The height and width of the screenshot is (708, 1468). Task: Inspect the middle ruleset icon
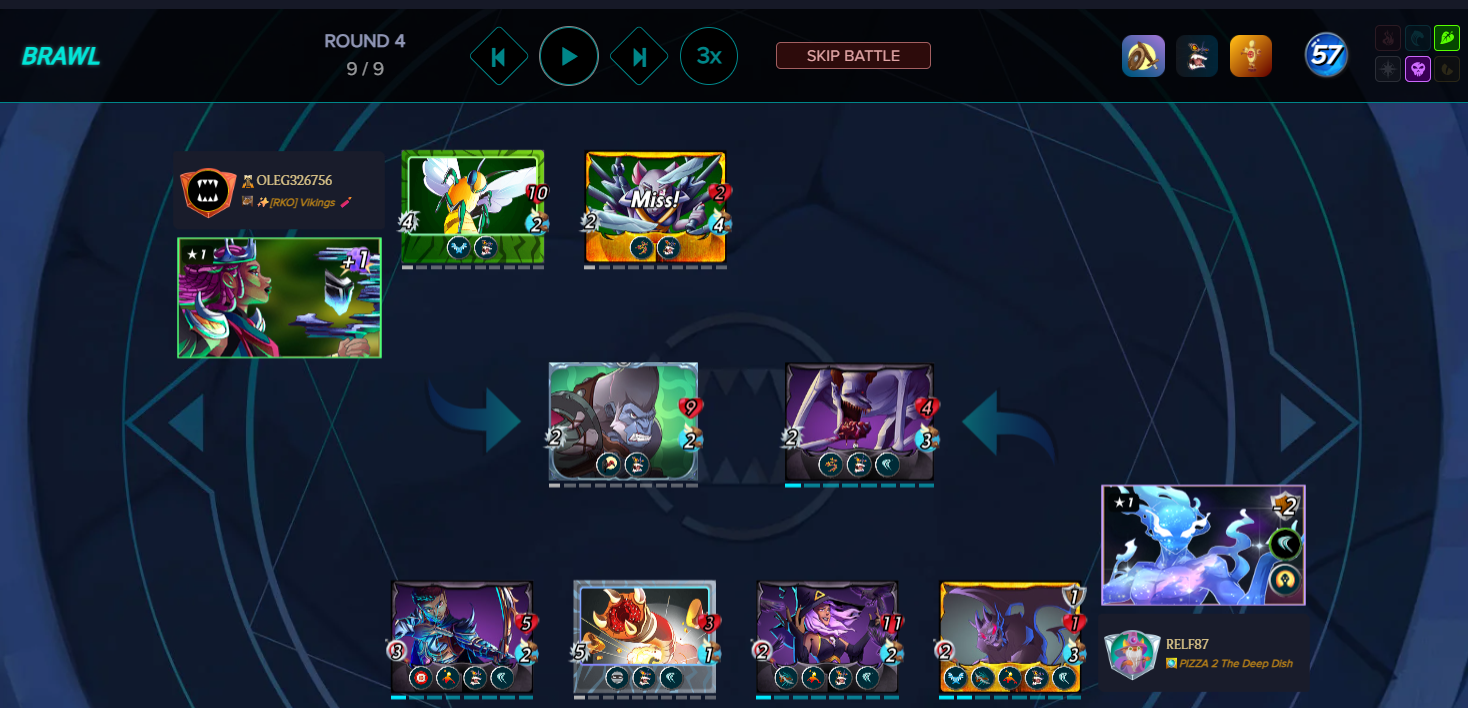click(x=1196, y=56)
